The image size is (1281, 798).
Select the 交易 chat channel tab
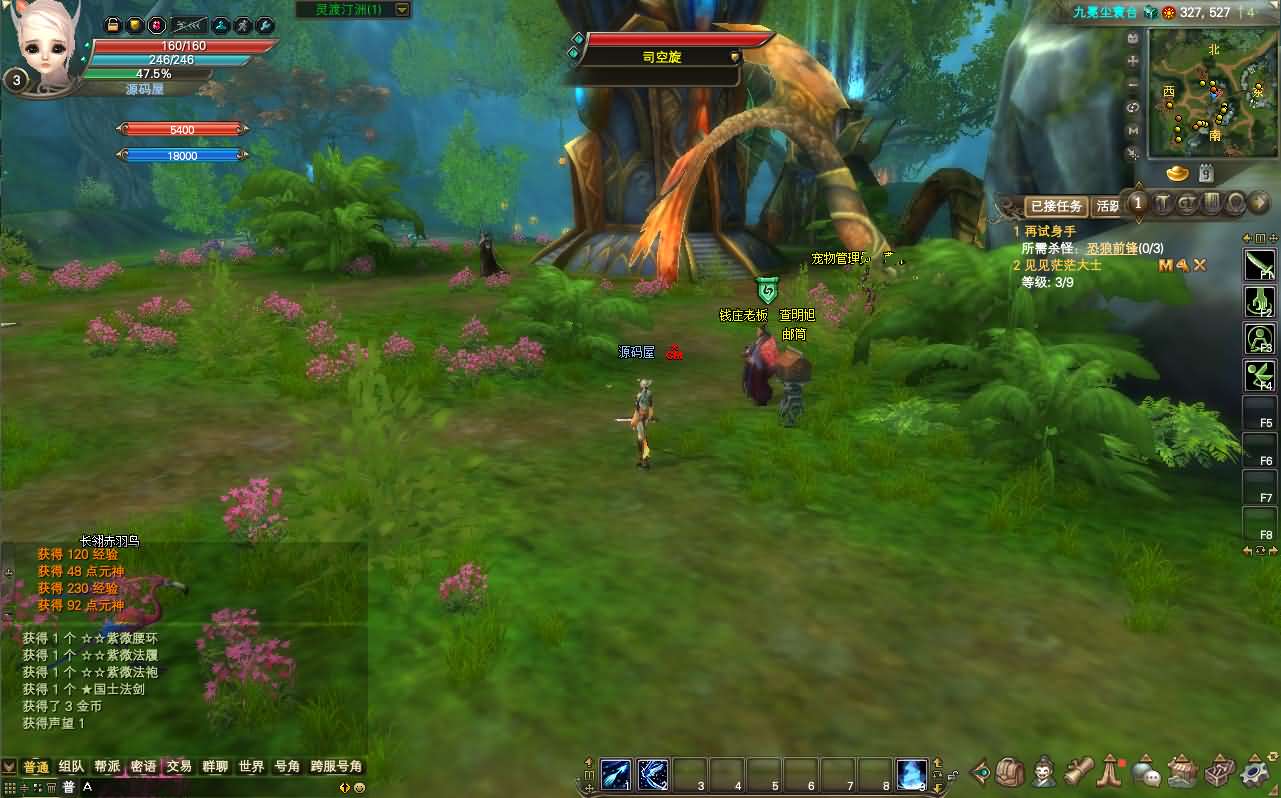click(179, 767)
